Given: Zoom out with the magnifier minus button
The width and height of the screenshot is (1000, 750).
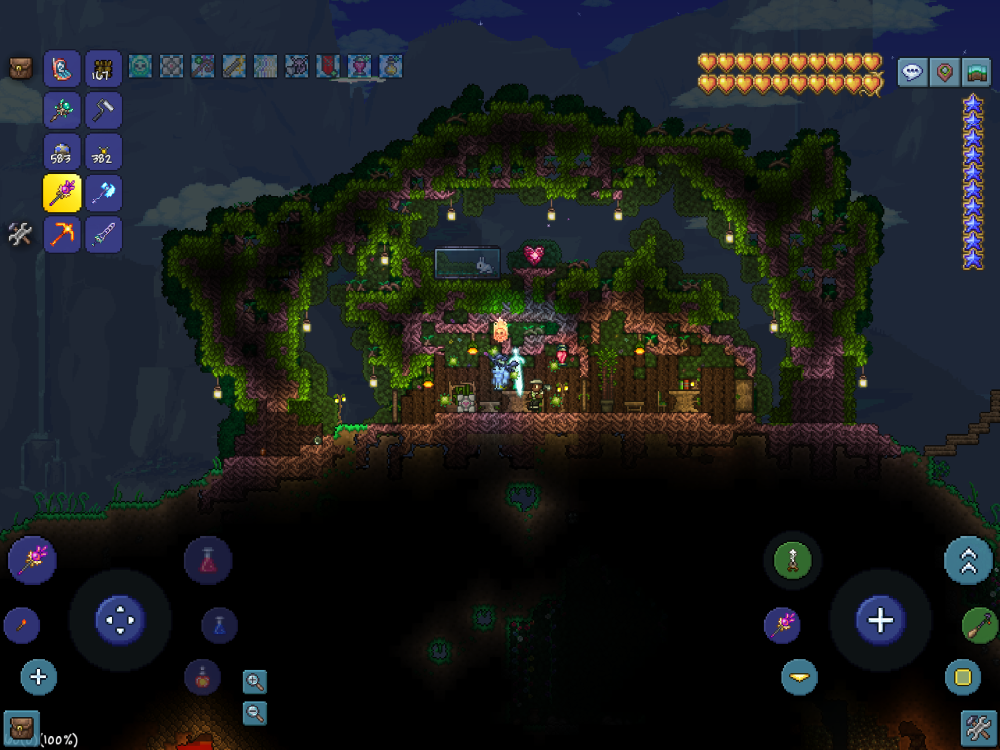Looking at the screenshot, I should pos(255,712).
